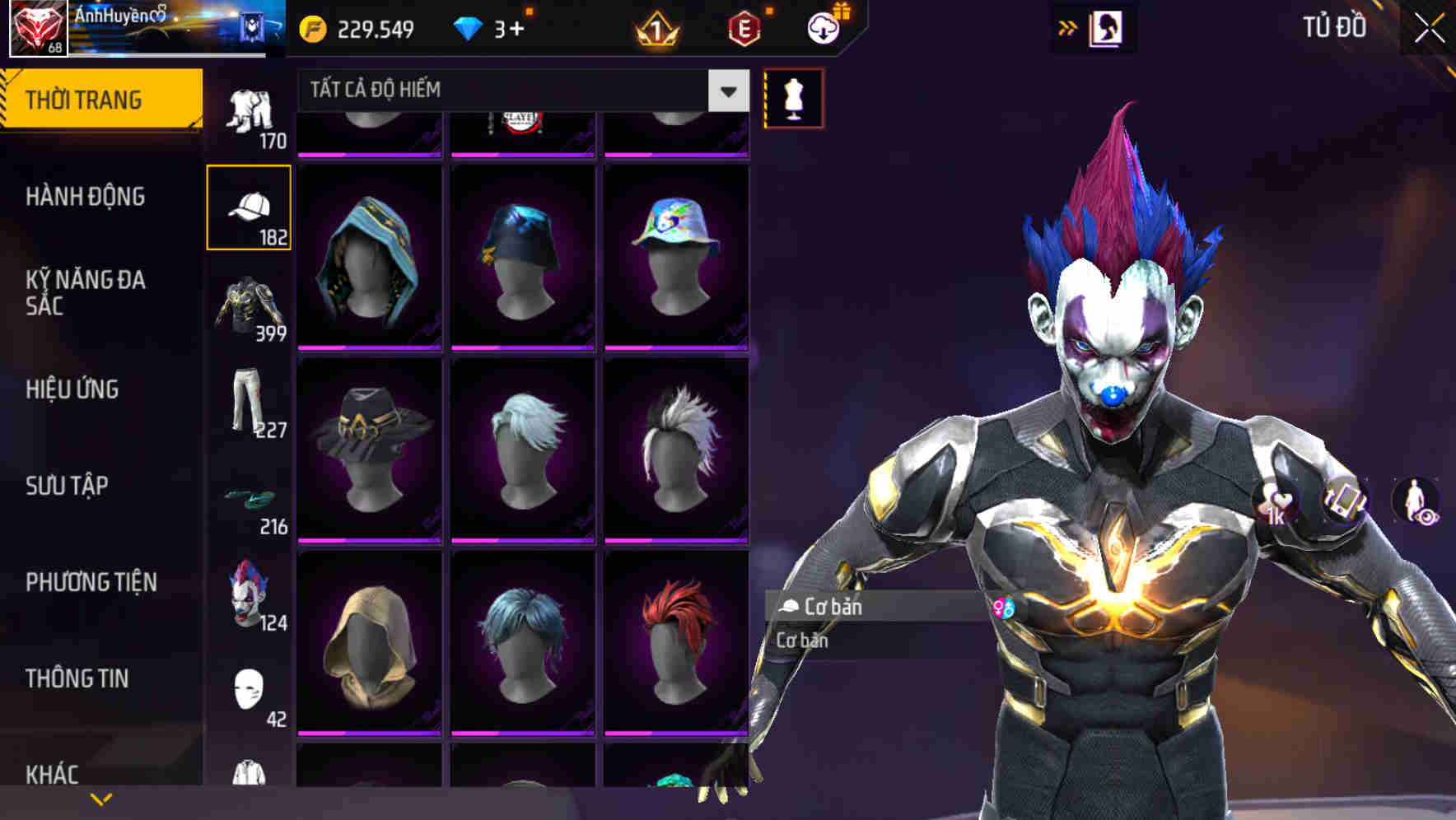Screen dimensions: 1456x820
Task: Select the caps category icon
Action: pyautogui.click(x=251, y=207)
